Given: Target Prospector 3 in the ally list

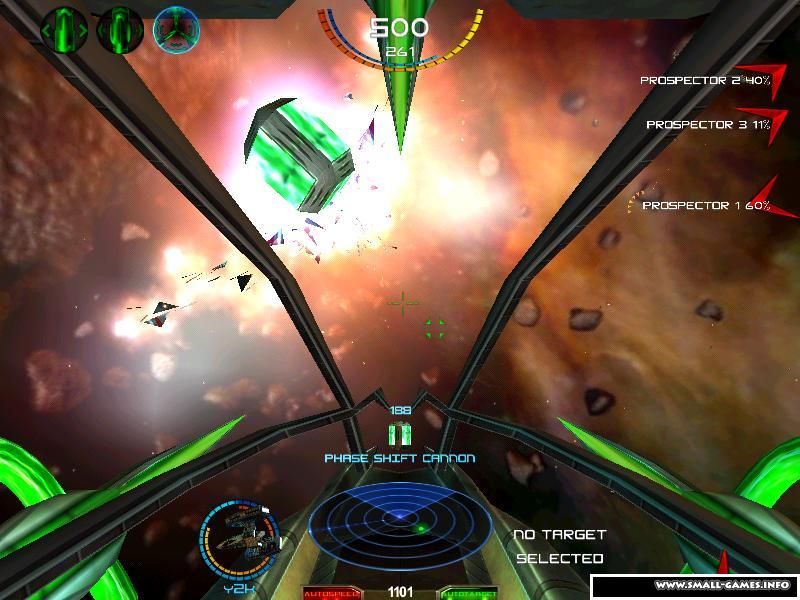Looking at the screenshot, I should click(x=707, y=125).
